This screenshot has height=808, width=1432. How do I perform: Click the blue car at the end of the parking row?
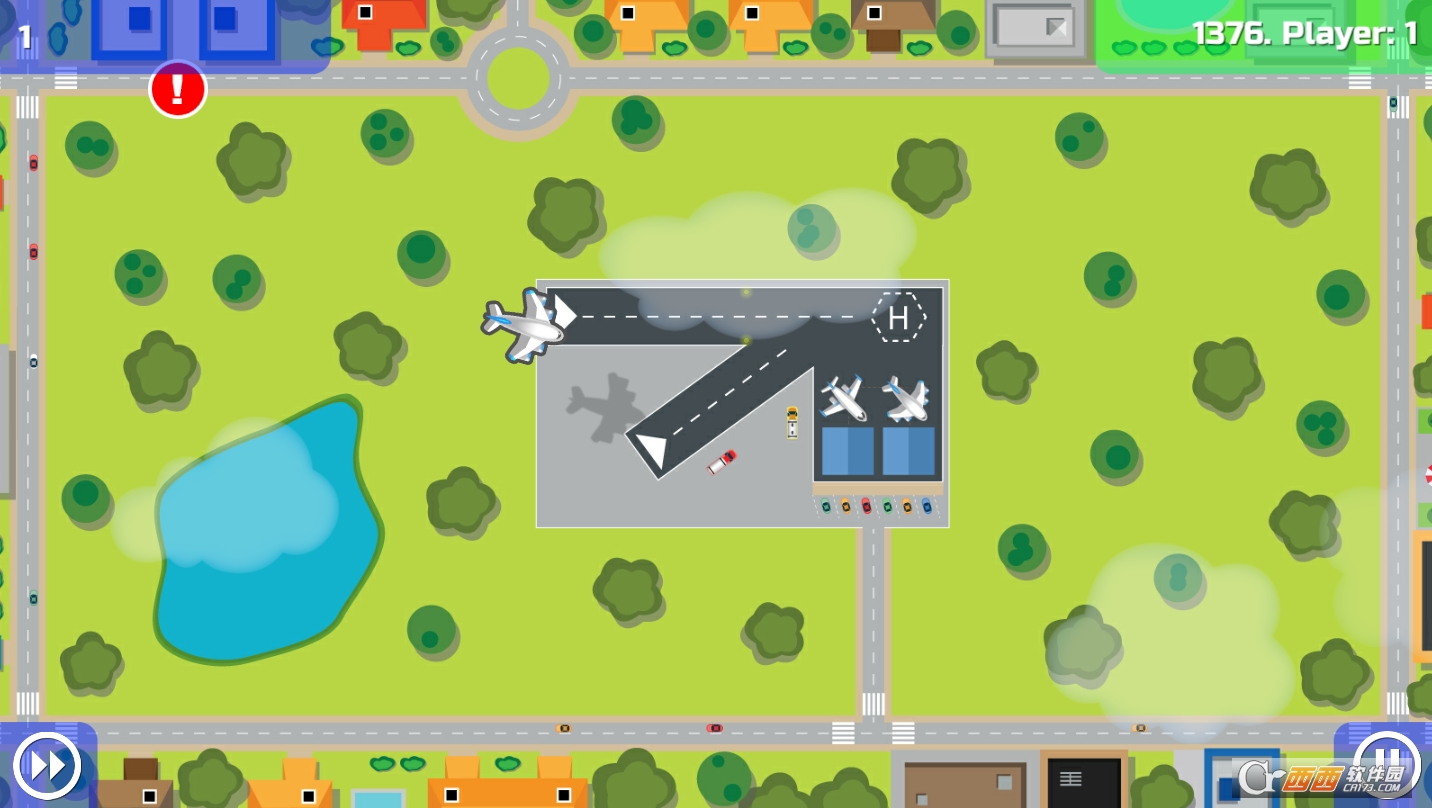(928, 505)
